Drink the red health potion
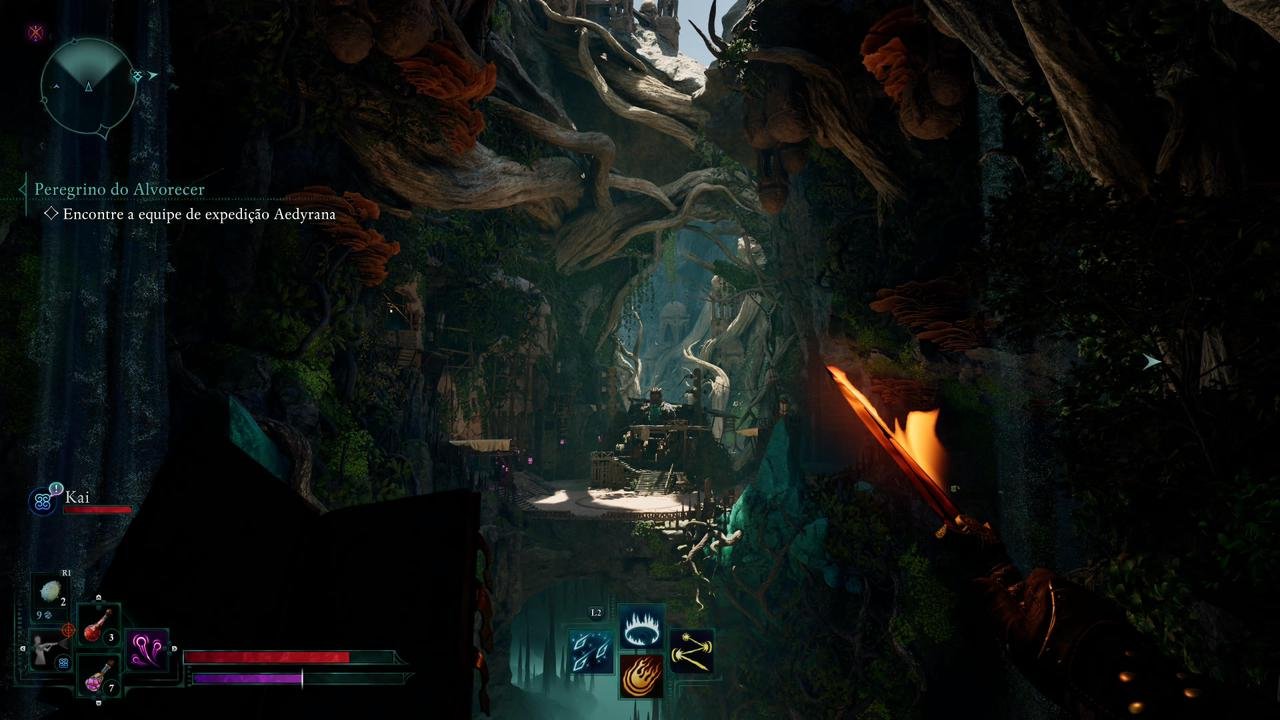Screen dimensions: 1280x720 98,626
